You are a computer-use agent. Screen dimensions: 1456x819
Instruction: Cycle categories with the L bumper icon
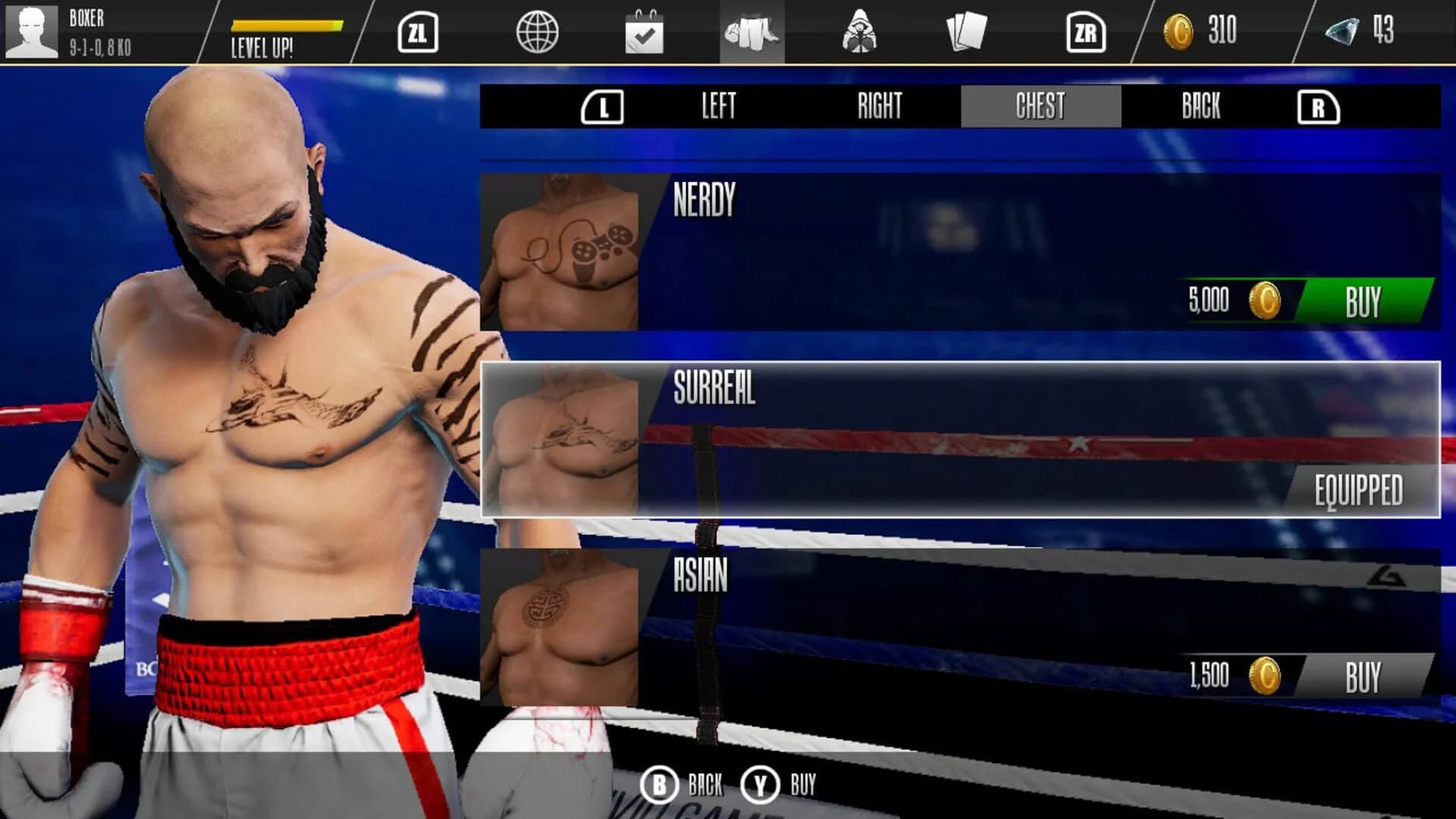[x=603, y=106]
